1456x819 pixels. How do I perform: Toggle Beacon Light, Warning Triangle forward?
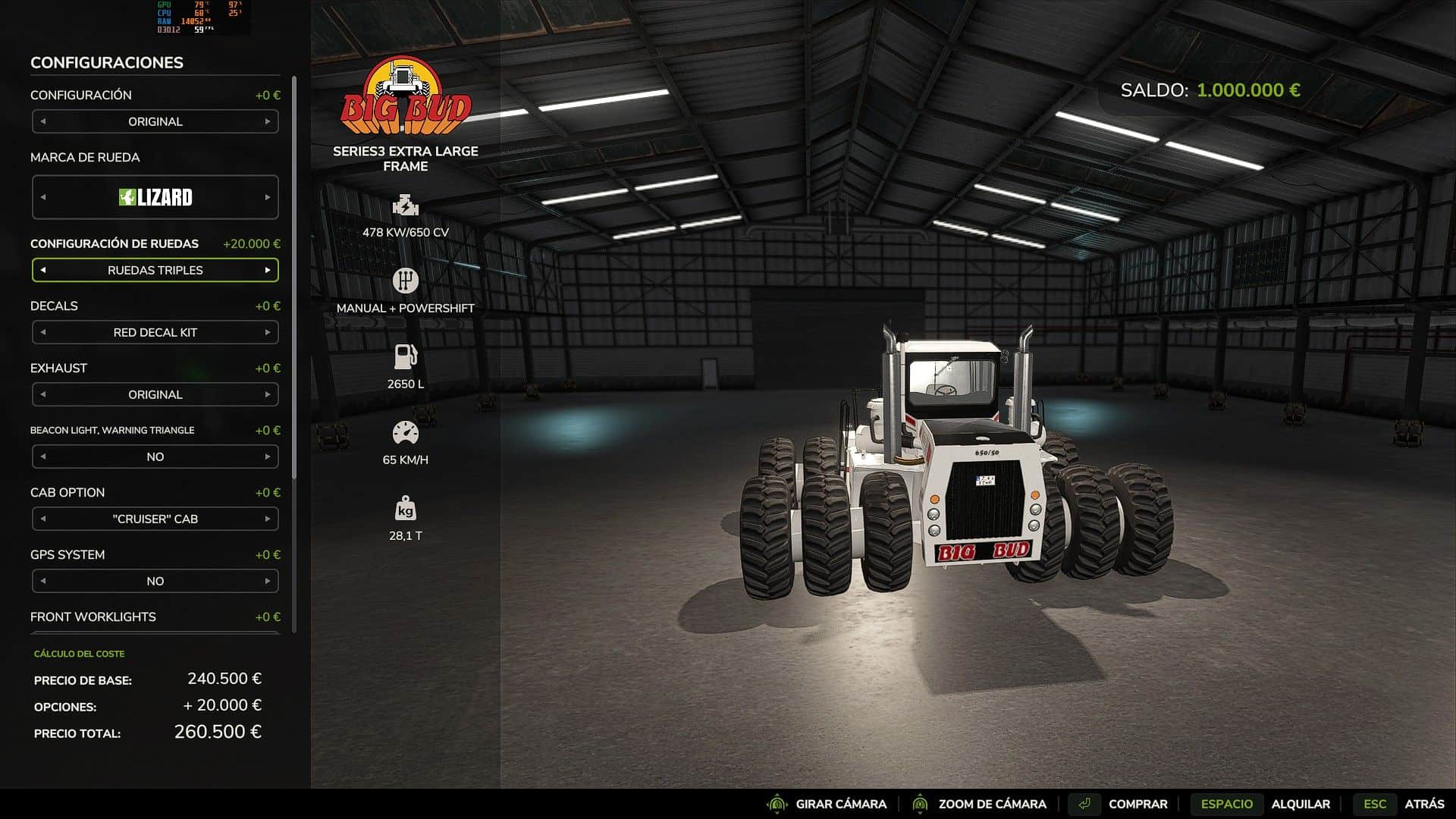coord(268,457)
